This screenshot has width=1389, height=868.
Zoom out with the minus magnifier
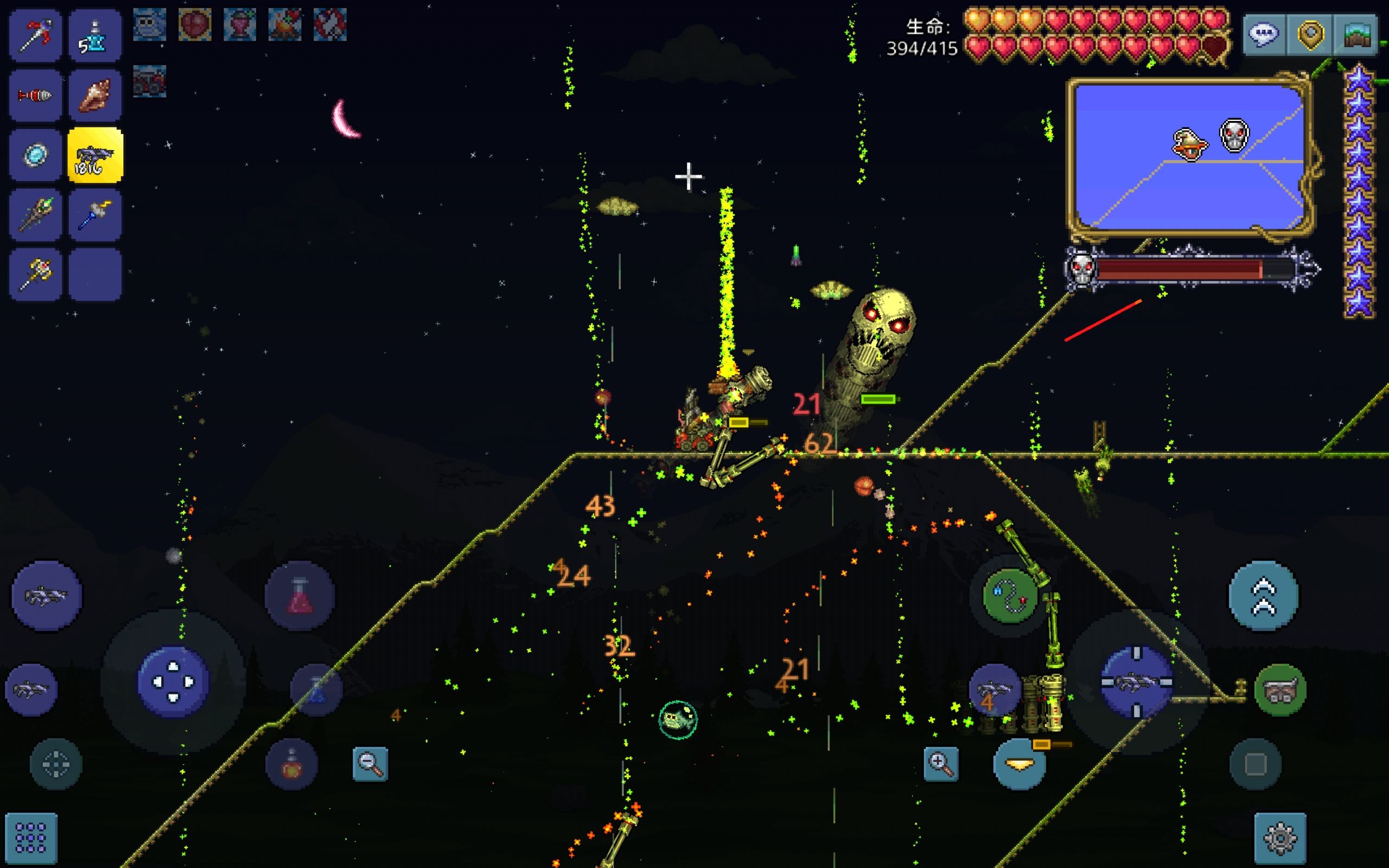(369, 763)
